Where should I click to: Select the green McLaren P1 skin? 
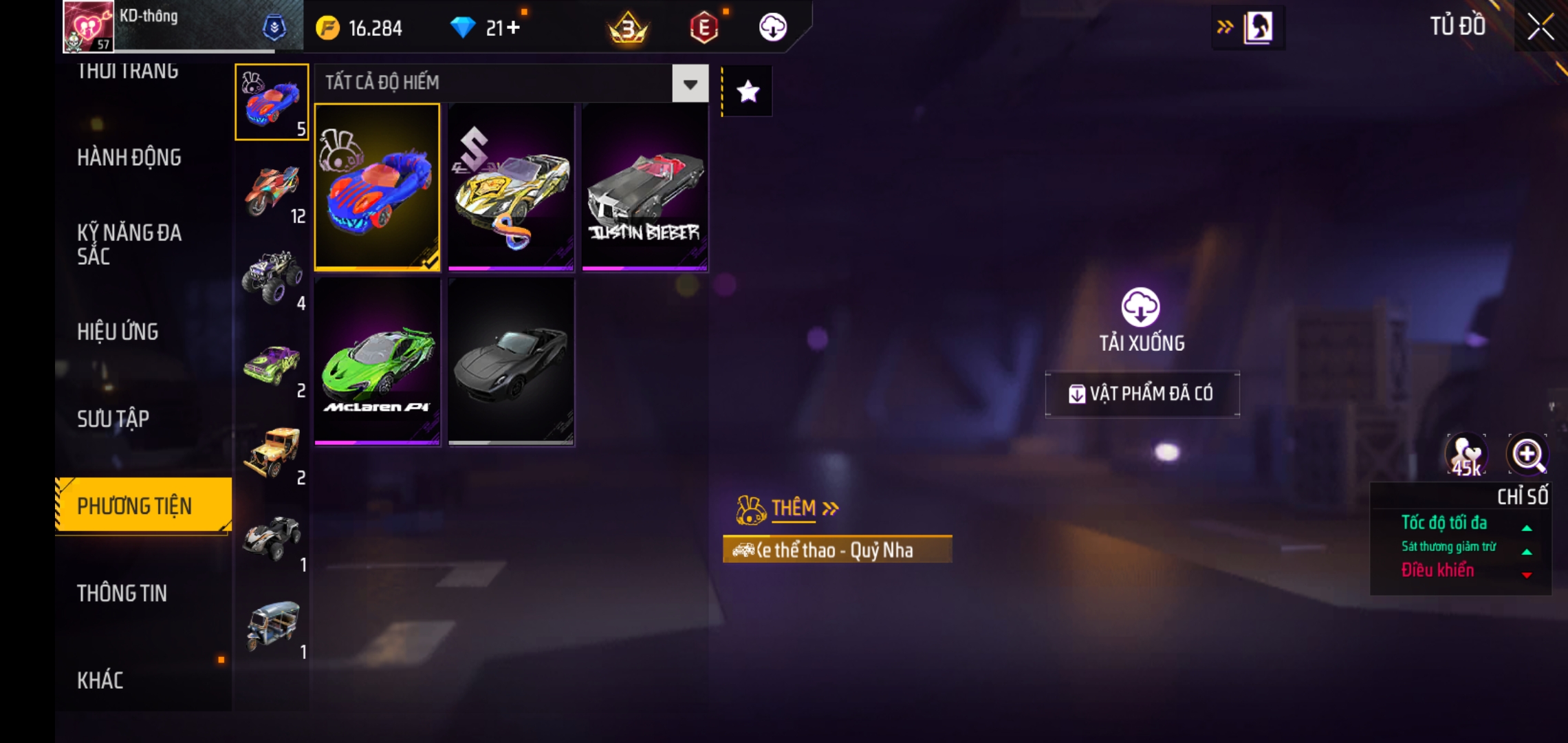tap(377, 361)
